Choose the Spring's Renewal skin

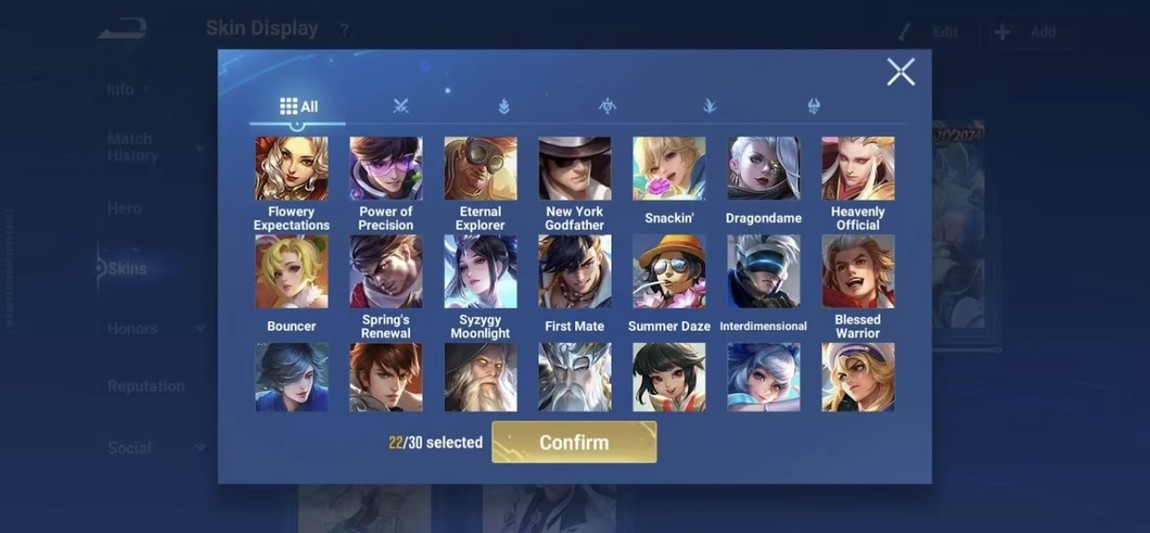coord(386,271)
